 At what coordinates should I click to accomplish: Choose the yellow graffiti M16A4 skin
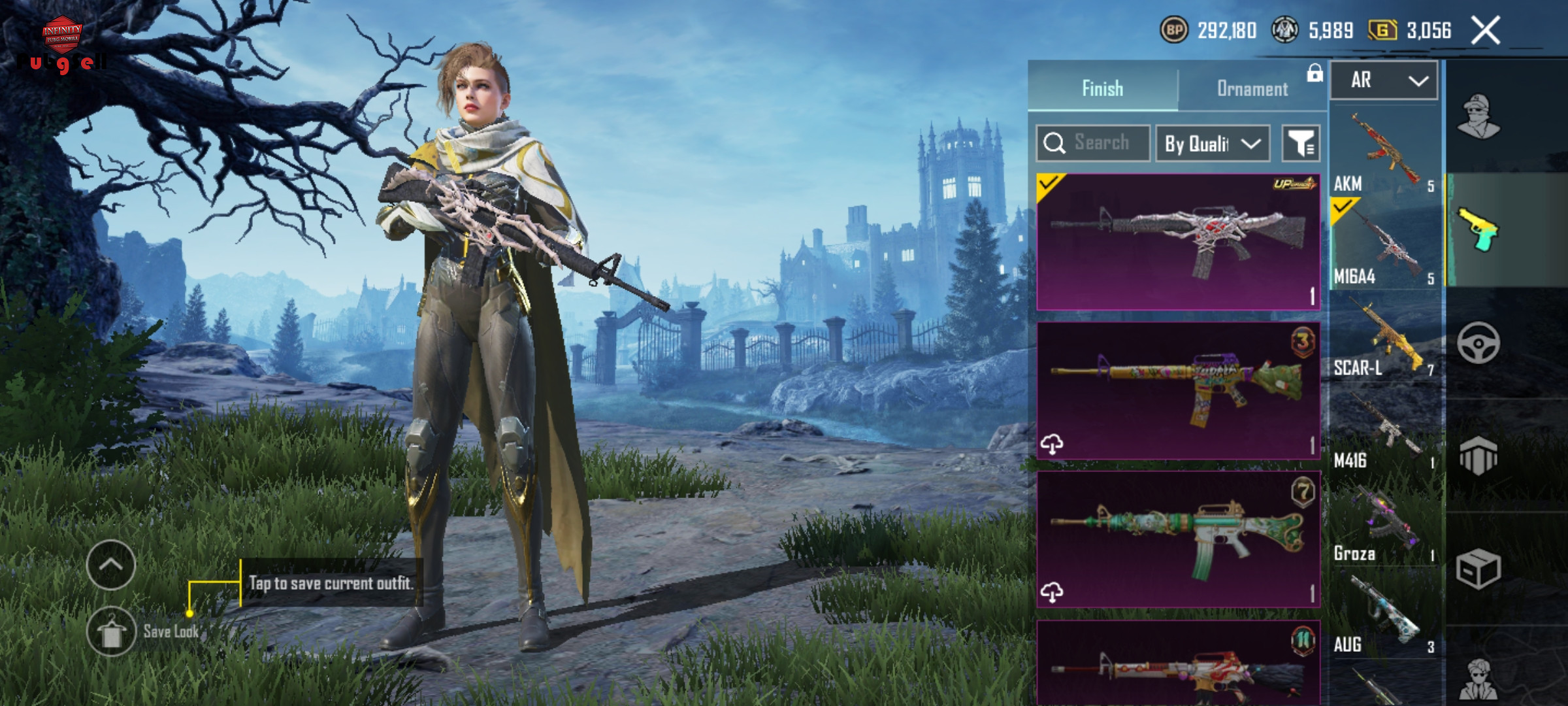[x=1178, y=390]
